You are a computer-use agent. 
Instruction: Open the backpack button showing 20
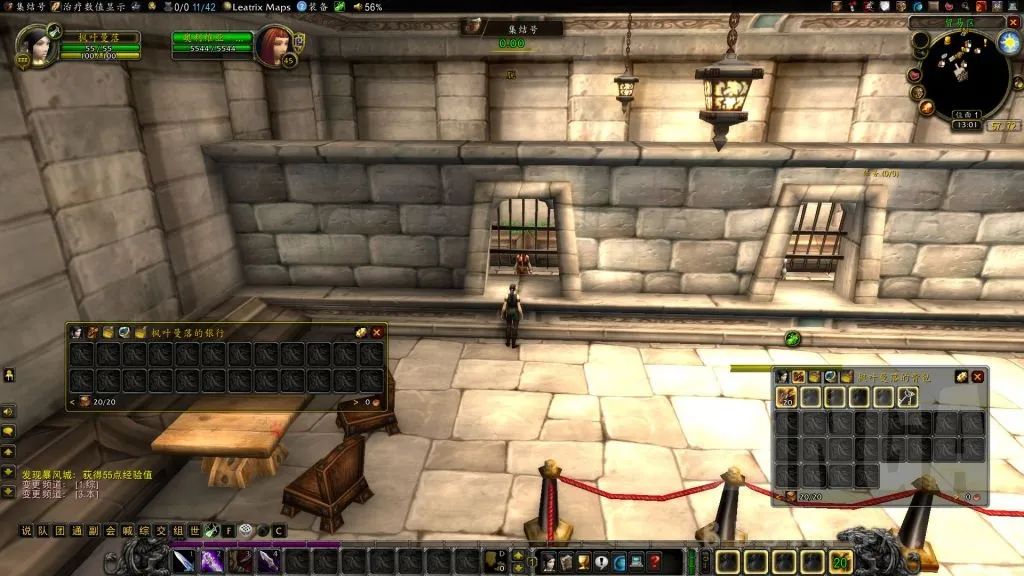pos(840,561)
